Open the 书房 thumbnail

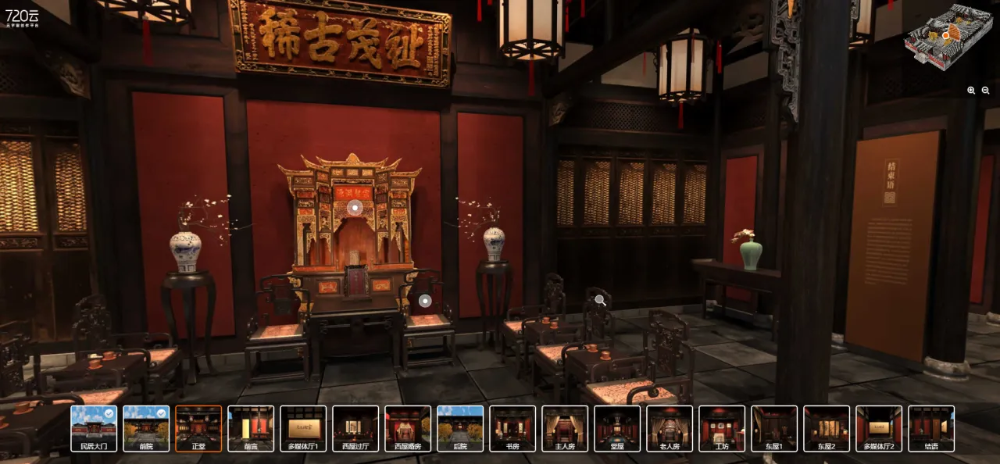click(513, 428)
